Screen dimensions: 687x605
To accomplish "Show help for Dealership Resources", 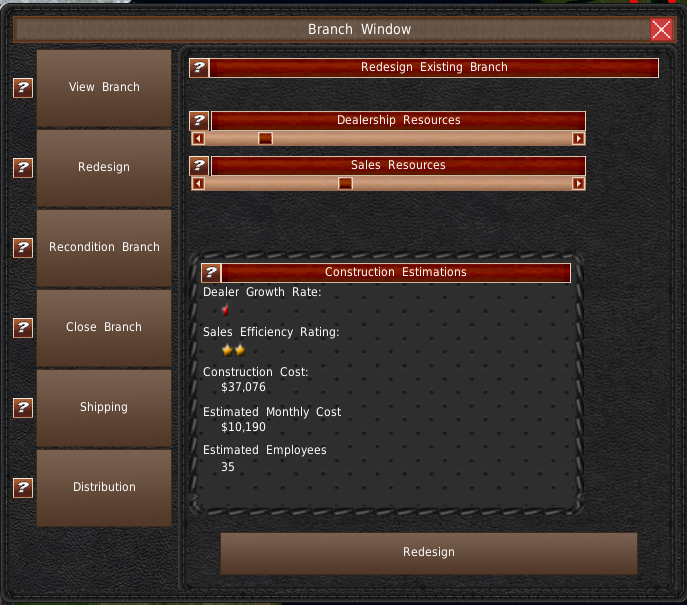I will pyautogui.click(x=199, y=121).
